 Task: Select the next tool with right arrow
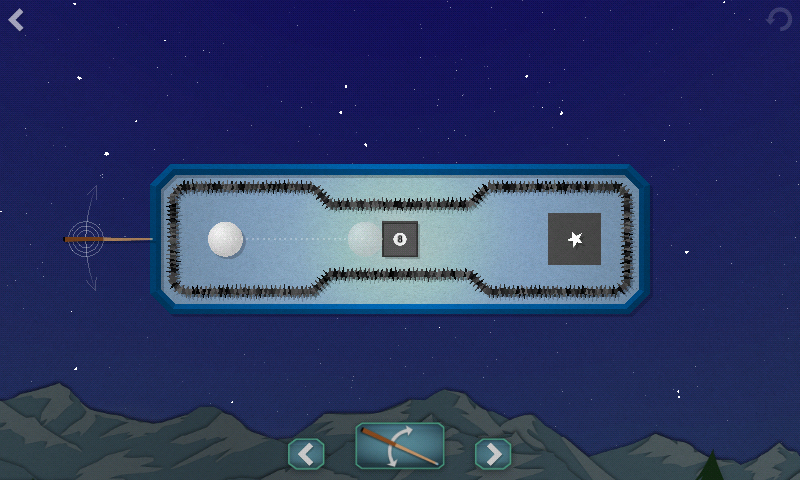coord(492,454)
